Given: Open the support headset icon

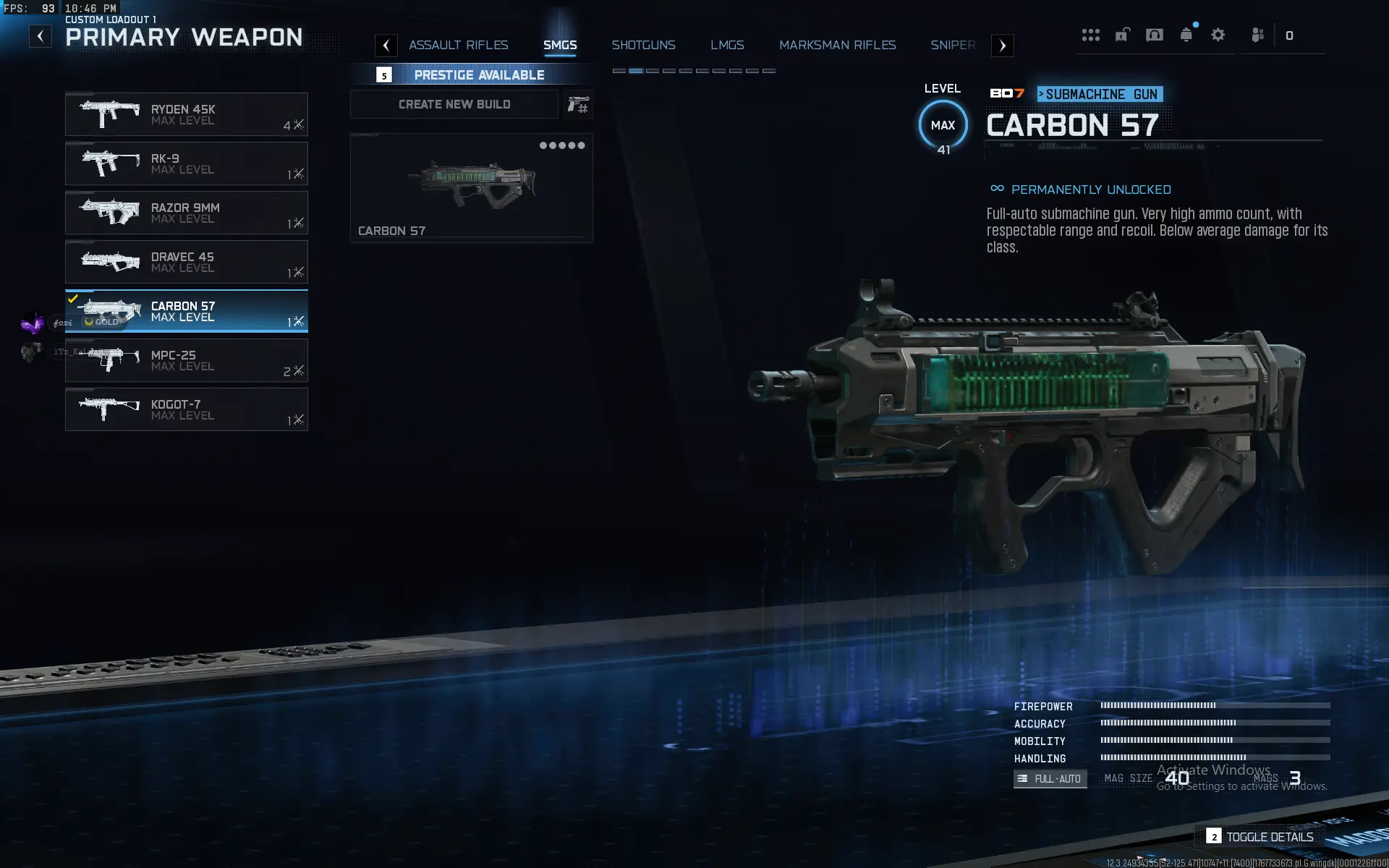Looking at the screenshot, I should 1155,35.
